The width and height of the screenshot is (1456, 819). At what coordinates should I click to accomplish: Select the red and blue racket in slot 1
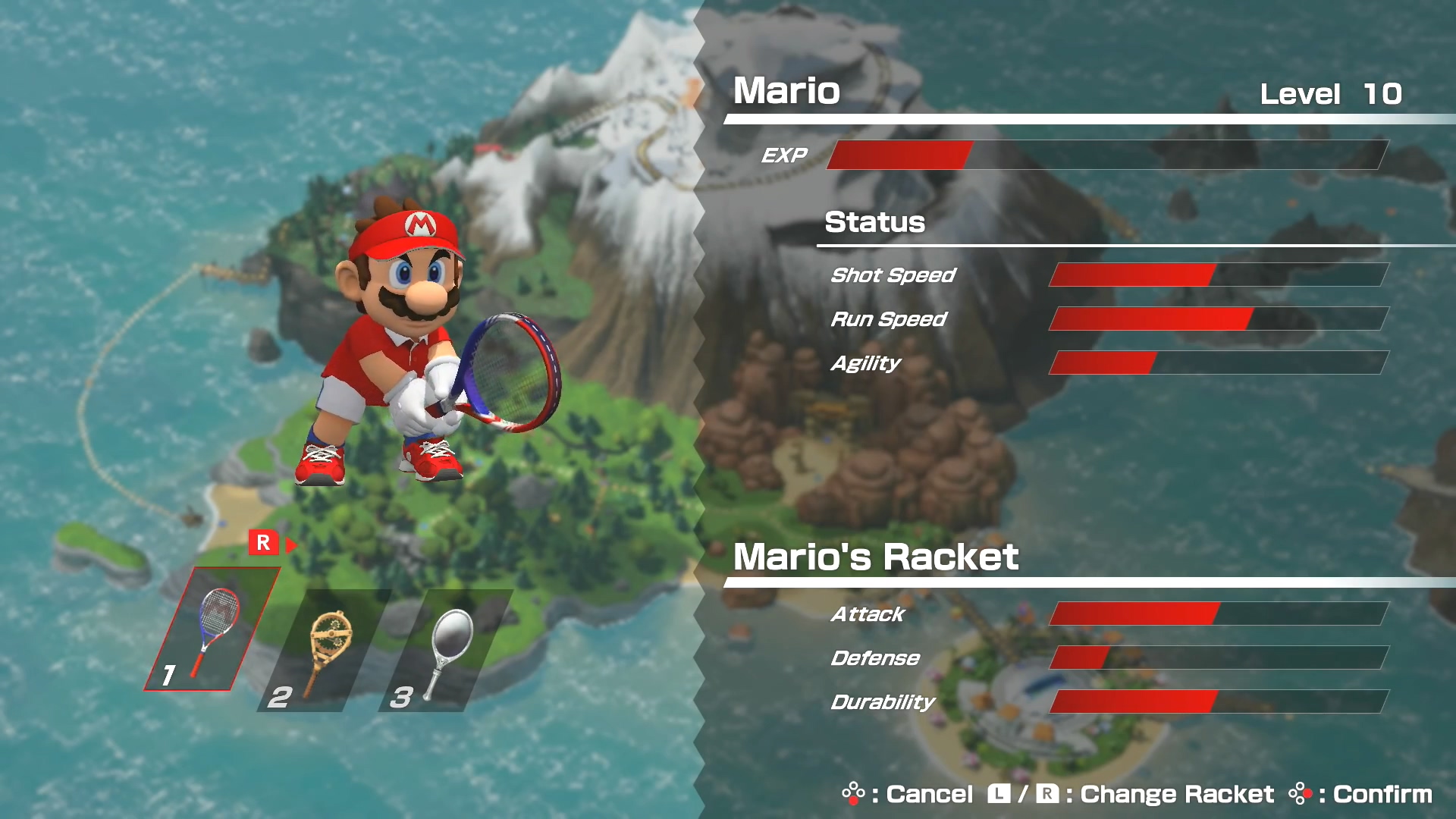(x=212, y=629)
